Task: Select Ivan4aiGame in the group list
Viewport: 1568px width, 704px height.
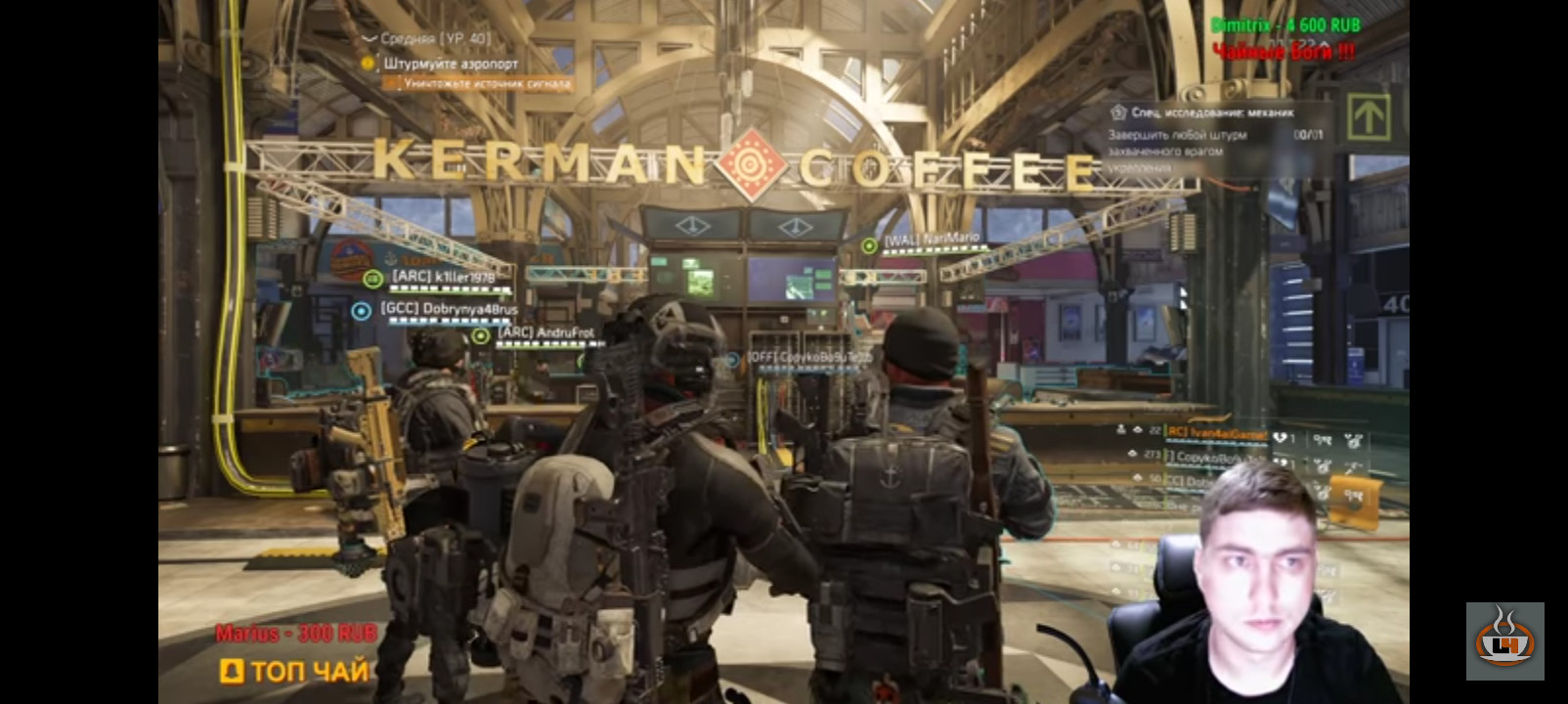Action: point(1216,433)
